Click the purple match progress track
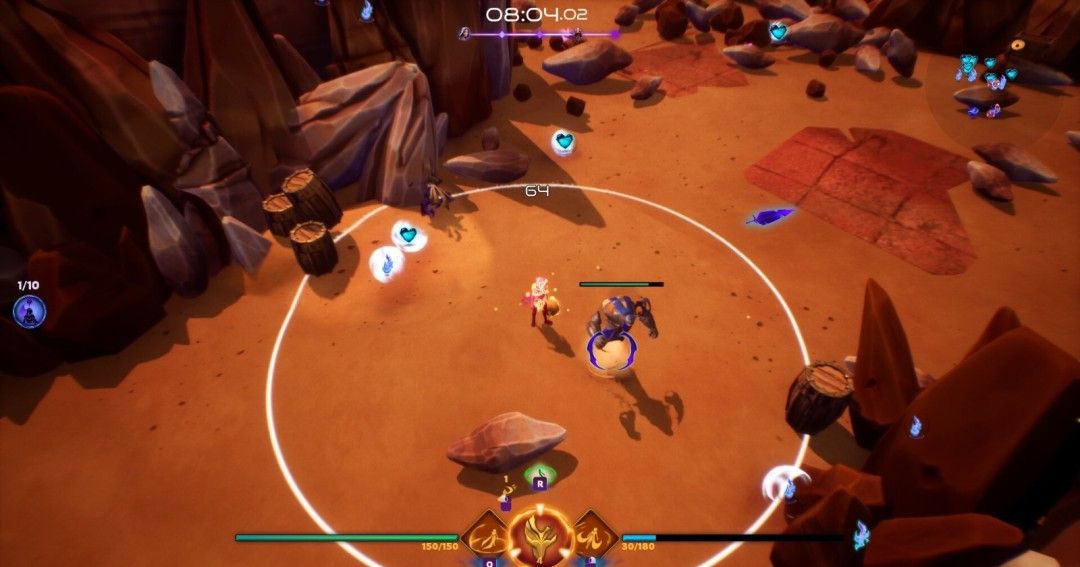The image size is (1080, 567). click(x=540, y=34)
